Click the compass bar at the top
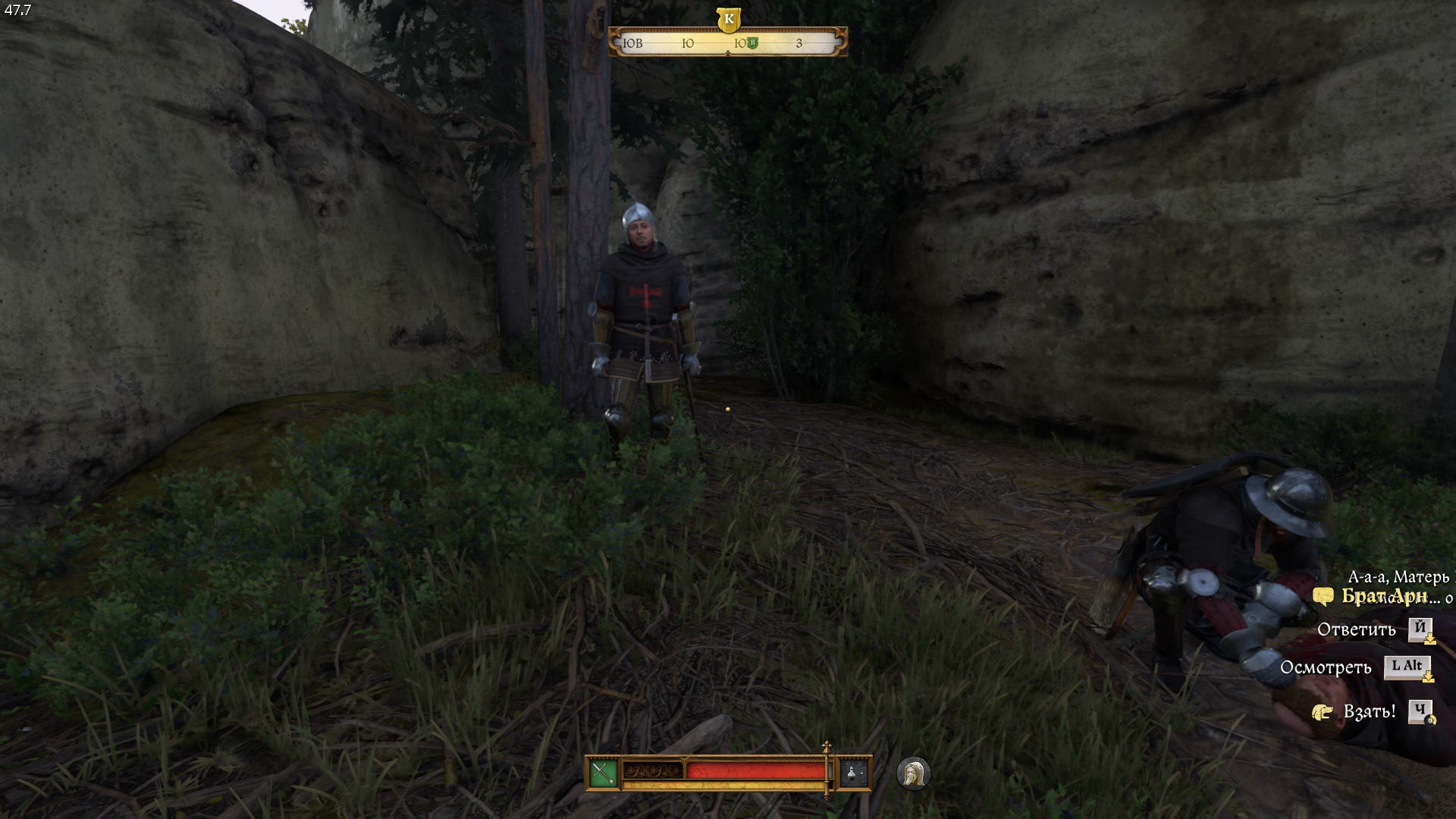Viewport: 1456px width, 819px height. click(727, 43)
